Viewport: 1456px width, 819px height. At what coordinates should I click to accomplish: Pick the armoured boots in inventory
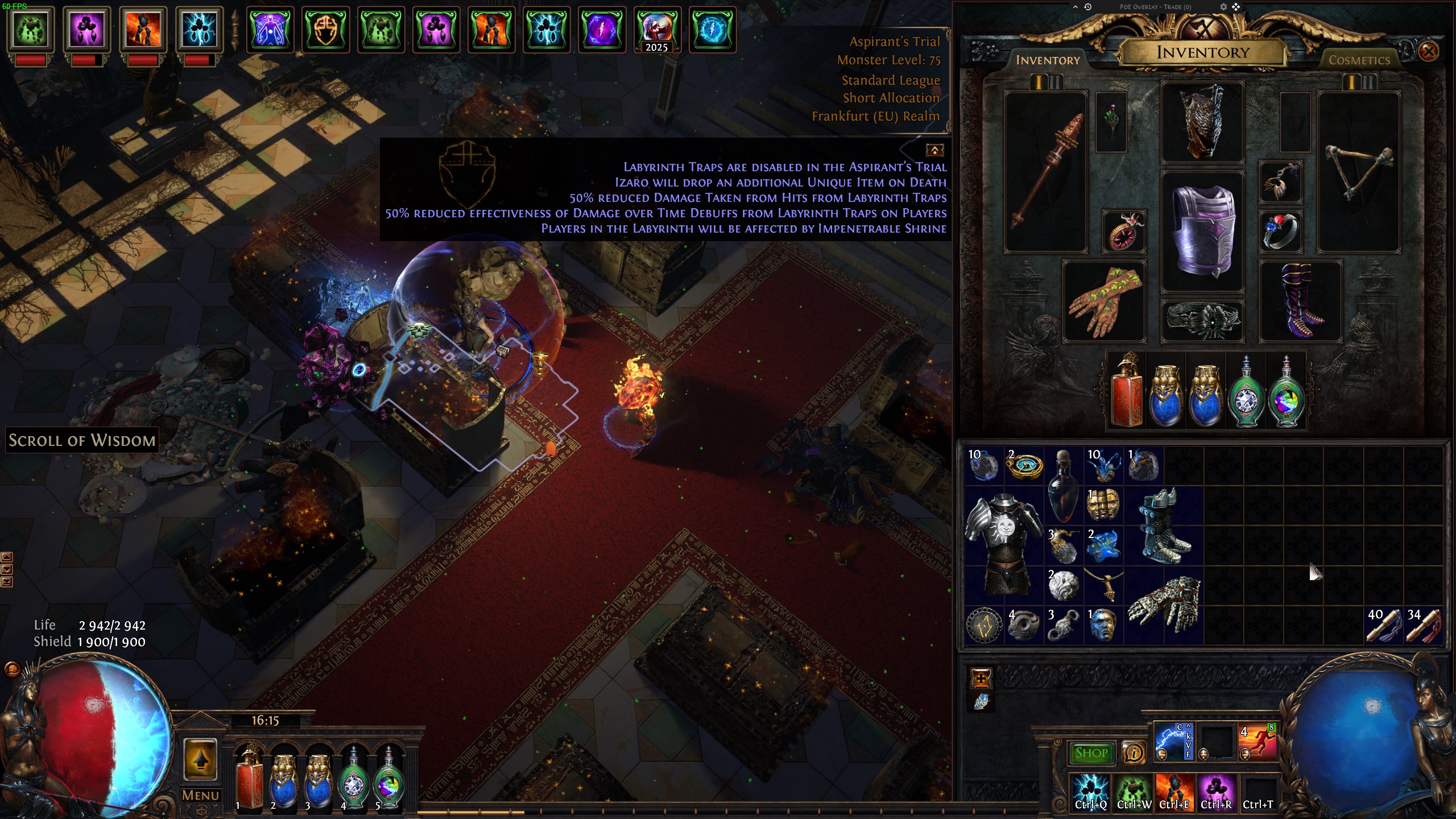point(1163,526)
